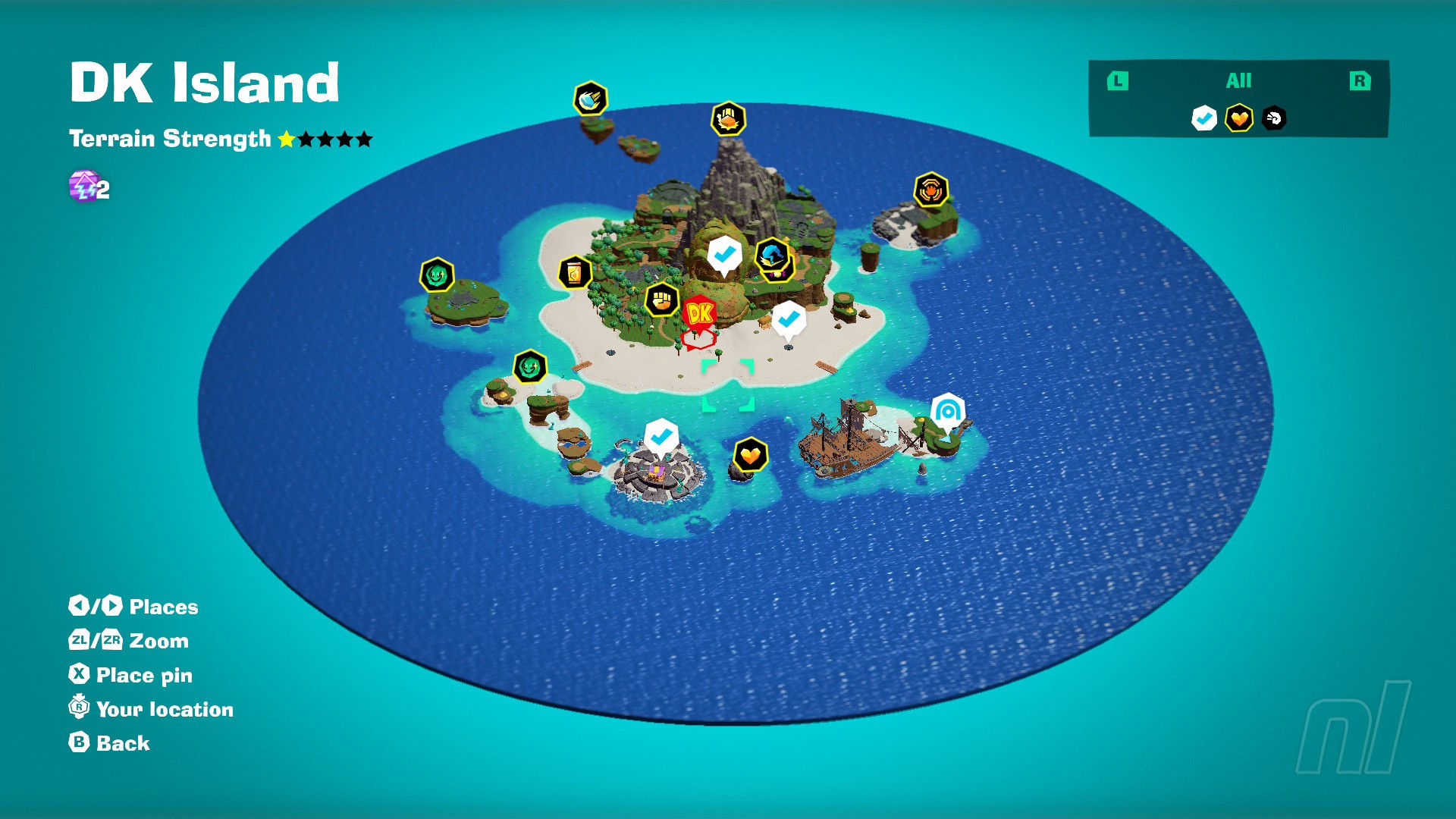The height and width of the screenshot is (819, 1456).
Task: Click the green face marker above the sandy islets
Action: pos(530,368)
